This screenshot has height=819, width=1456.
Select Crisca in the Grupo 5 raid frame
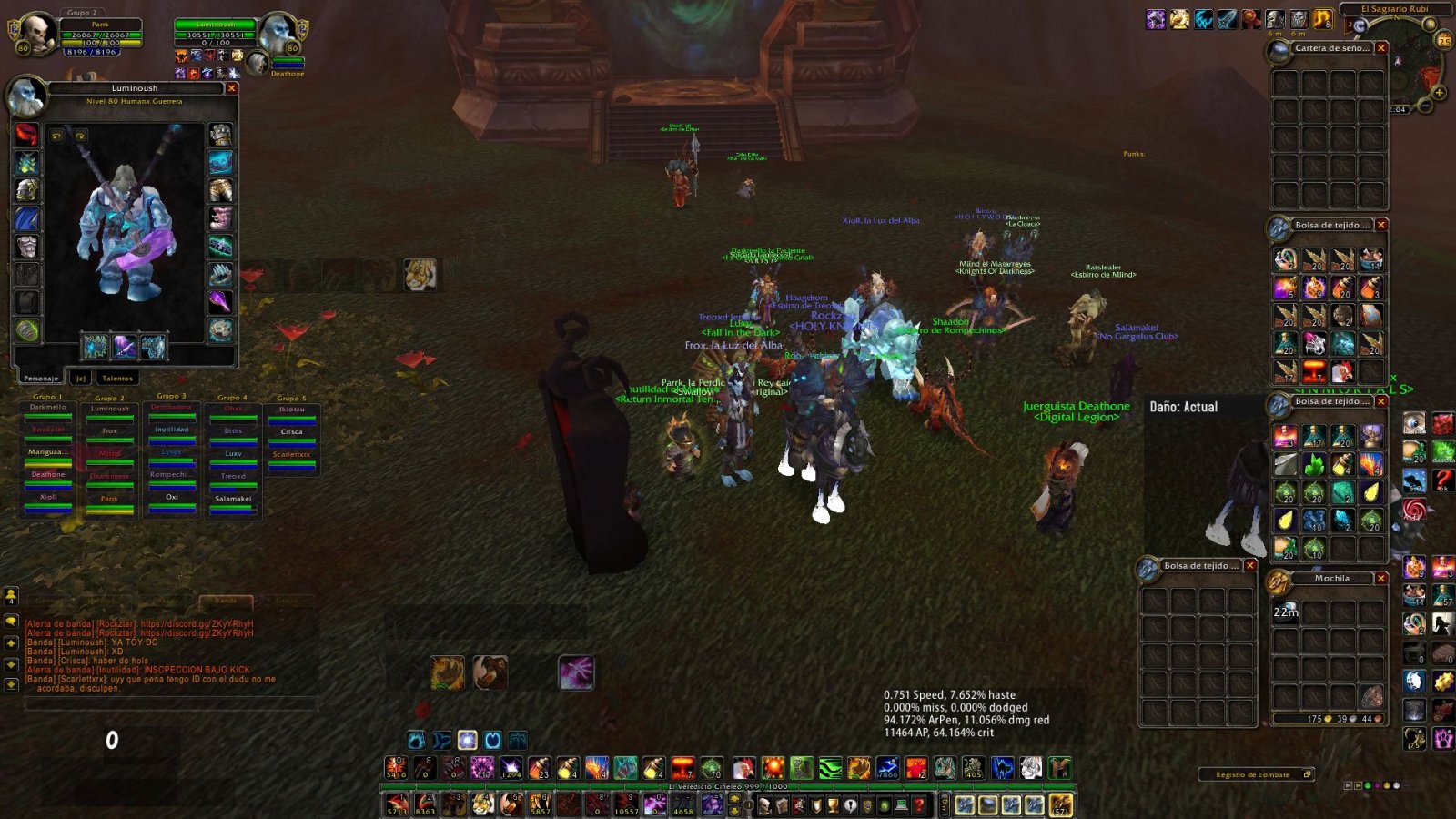(x=291, y=433)
